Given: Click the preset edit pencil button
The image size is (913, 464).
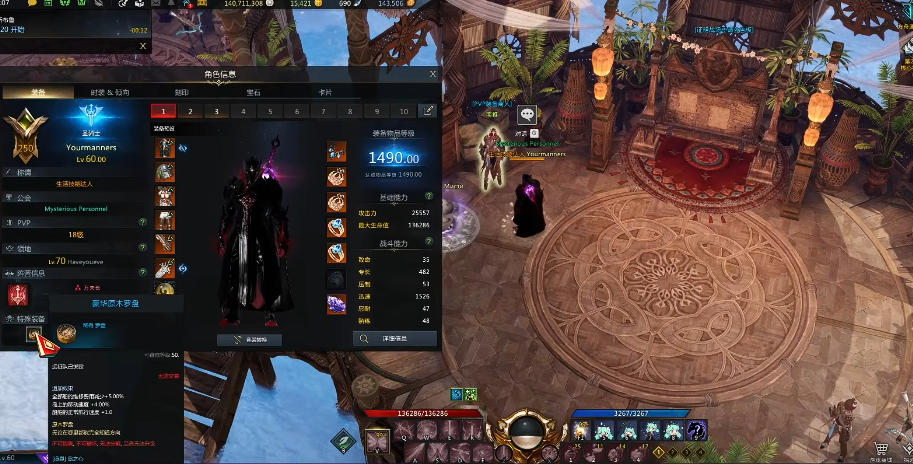Looking at the screenshot, I should pos(429,111).
